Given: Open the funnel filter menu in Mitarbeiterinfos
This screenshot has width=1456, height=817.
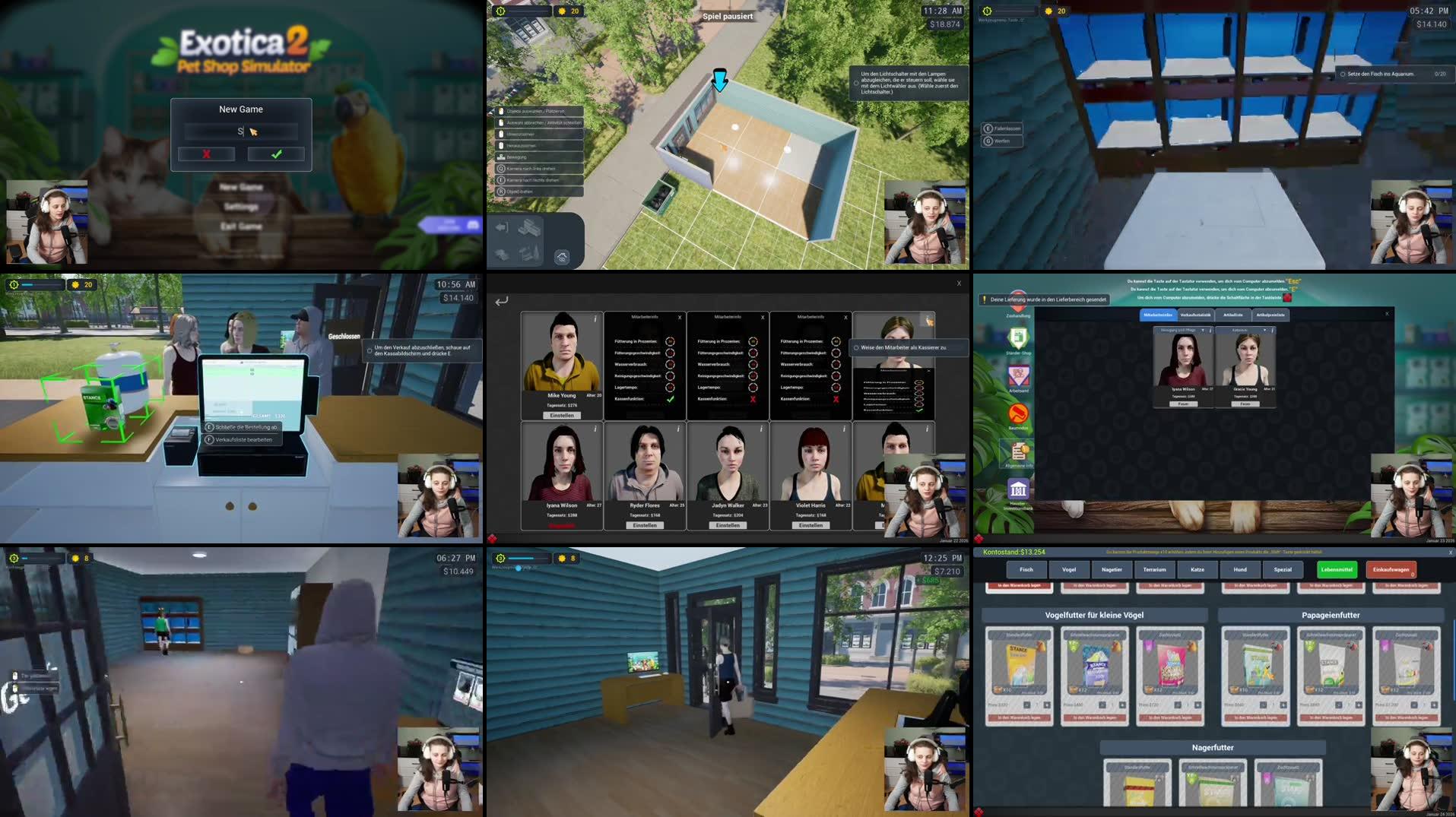Looking at the screenshot, I should [x=1203, y=330].
